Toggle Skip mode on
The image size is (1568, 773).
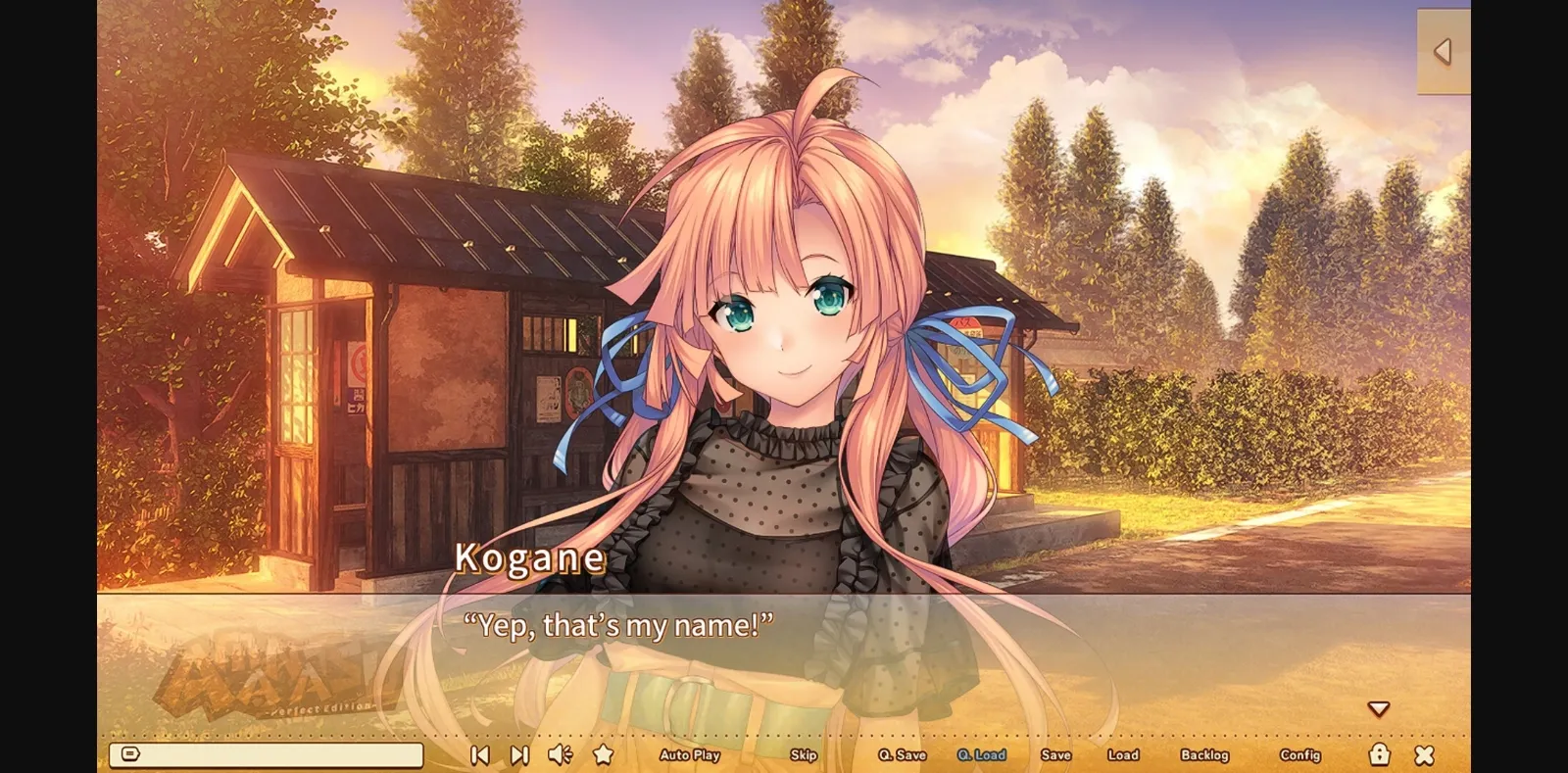pyautogui.click(x=804, y=755)
